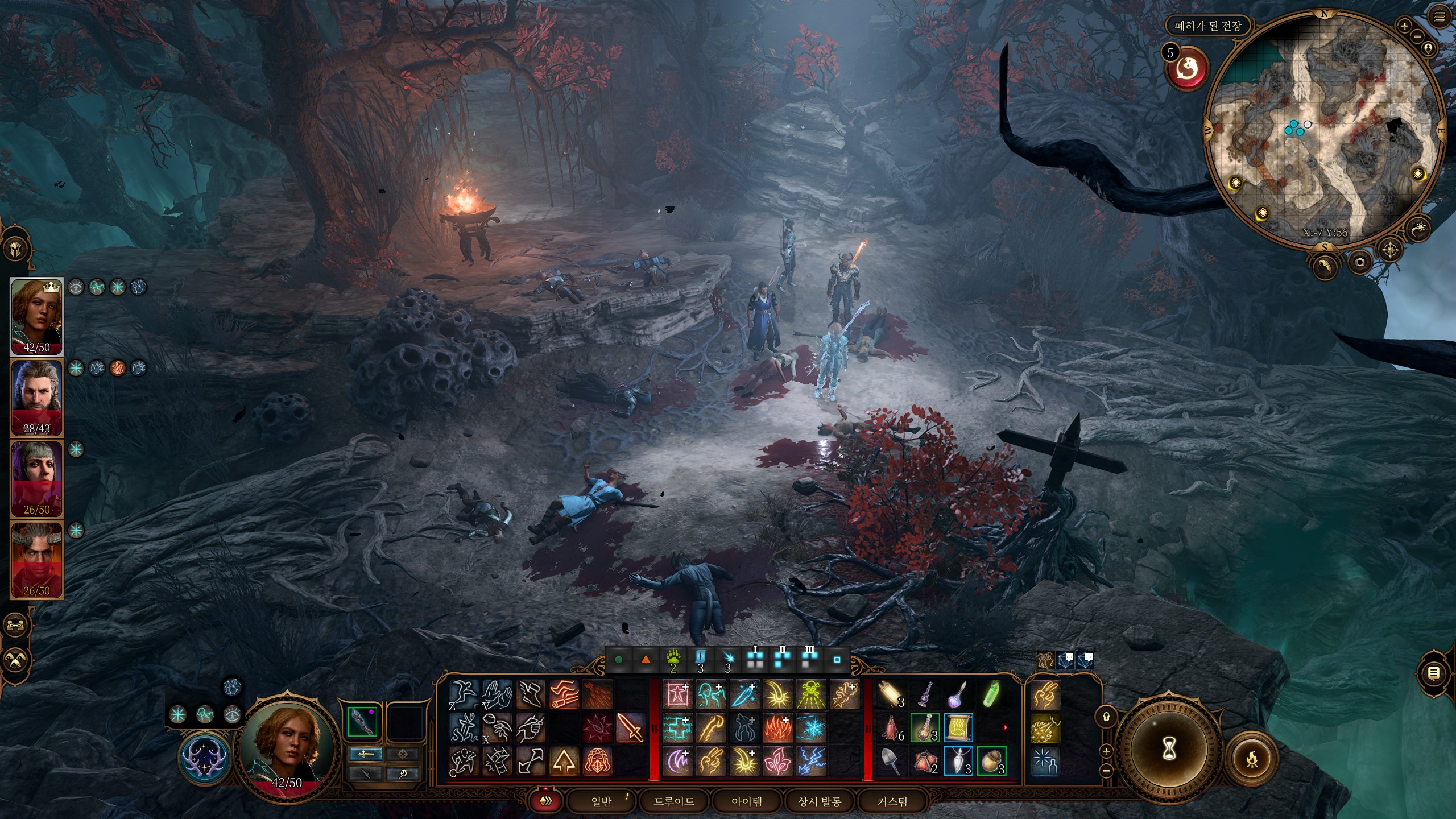Zoom in on the minimap

[x=1404, y=26]
